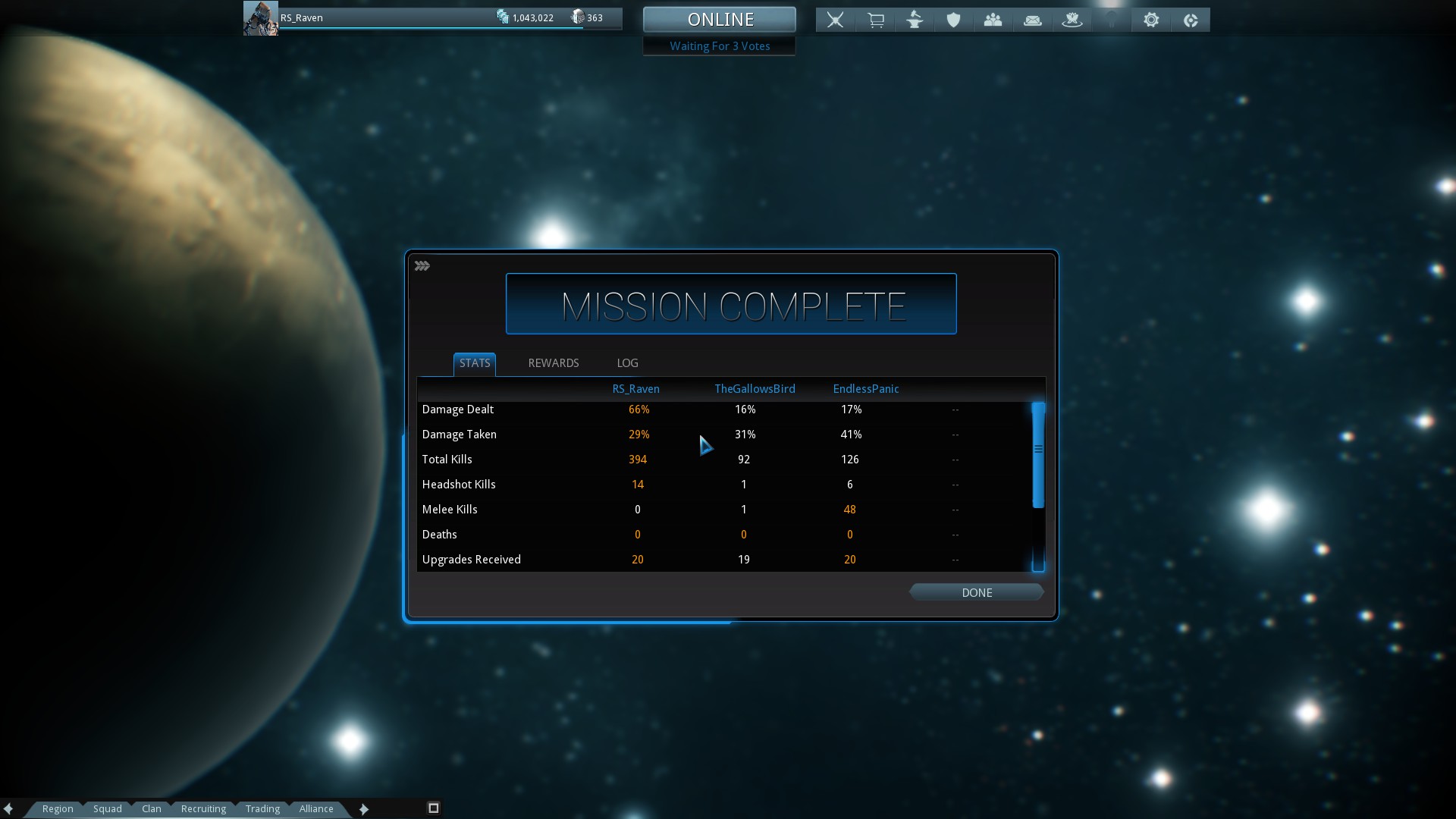
Task: Switch chat to the Region channel
Action: [58, 808]
